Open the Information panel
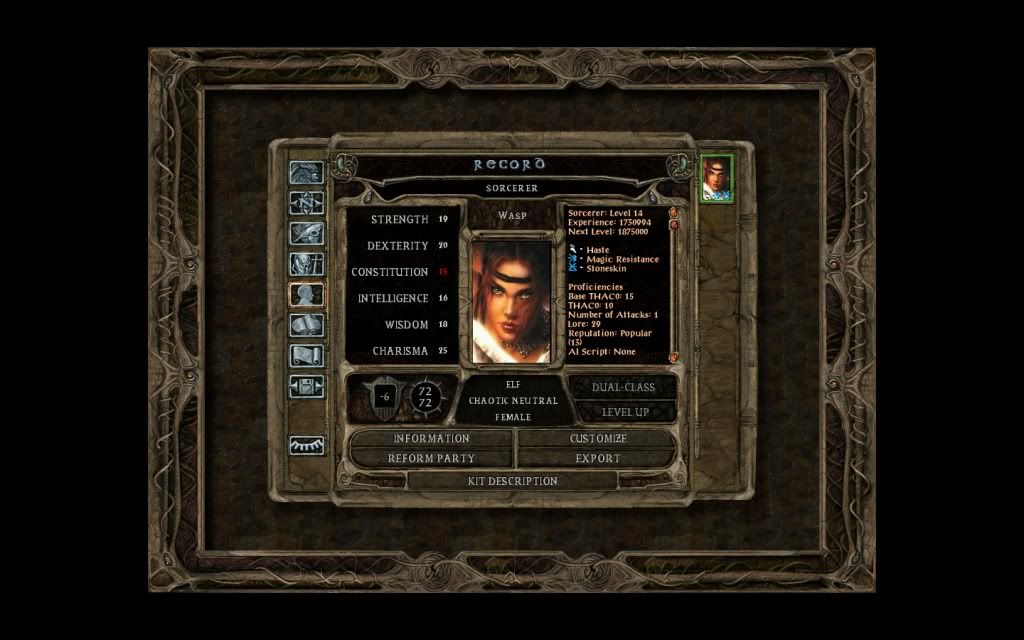This screenshot has width=1024, height=640. (x=431, y=438)
